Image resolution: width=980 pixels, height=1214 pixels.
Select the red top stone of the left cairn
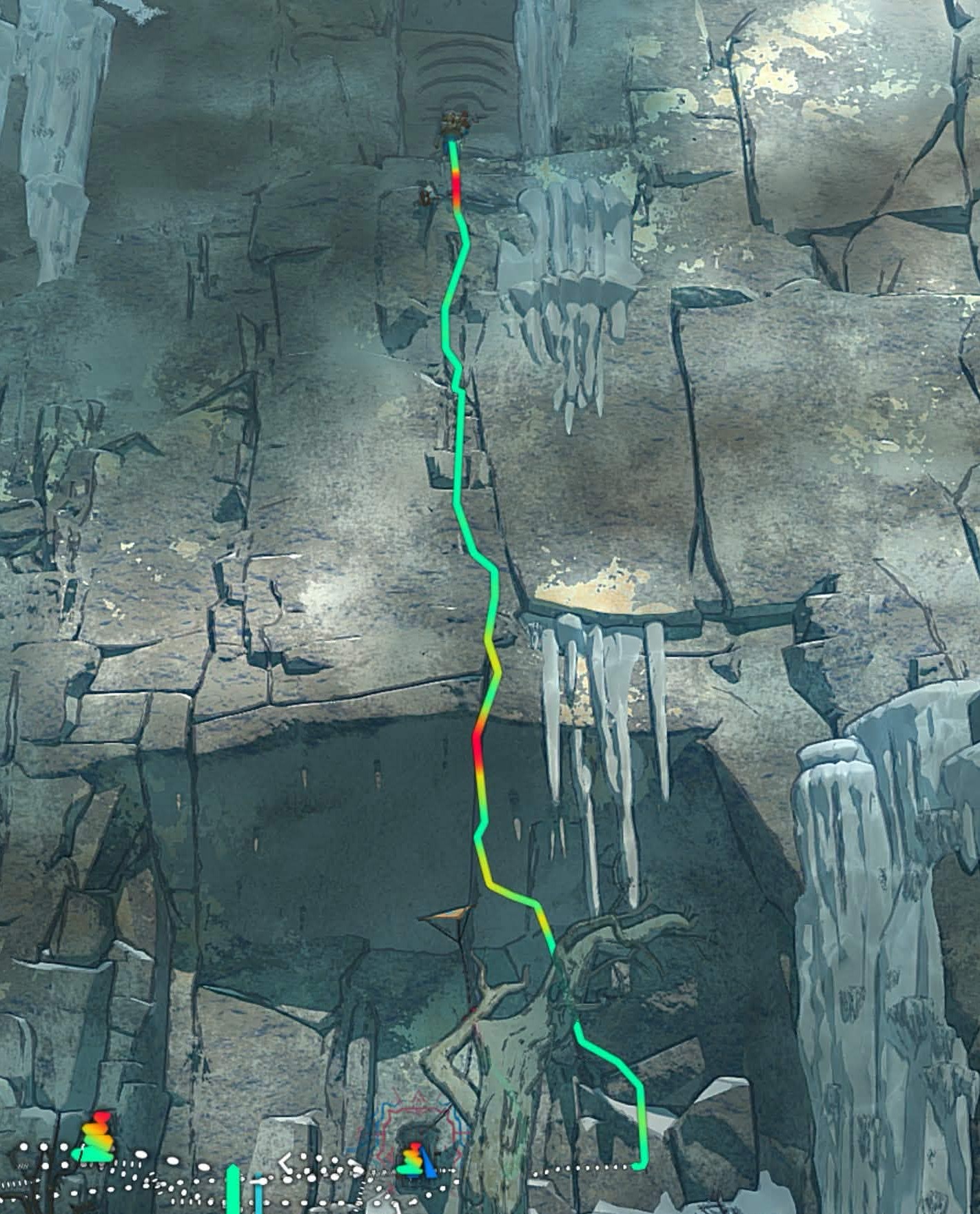click(101, 1114)
